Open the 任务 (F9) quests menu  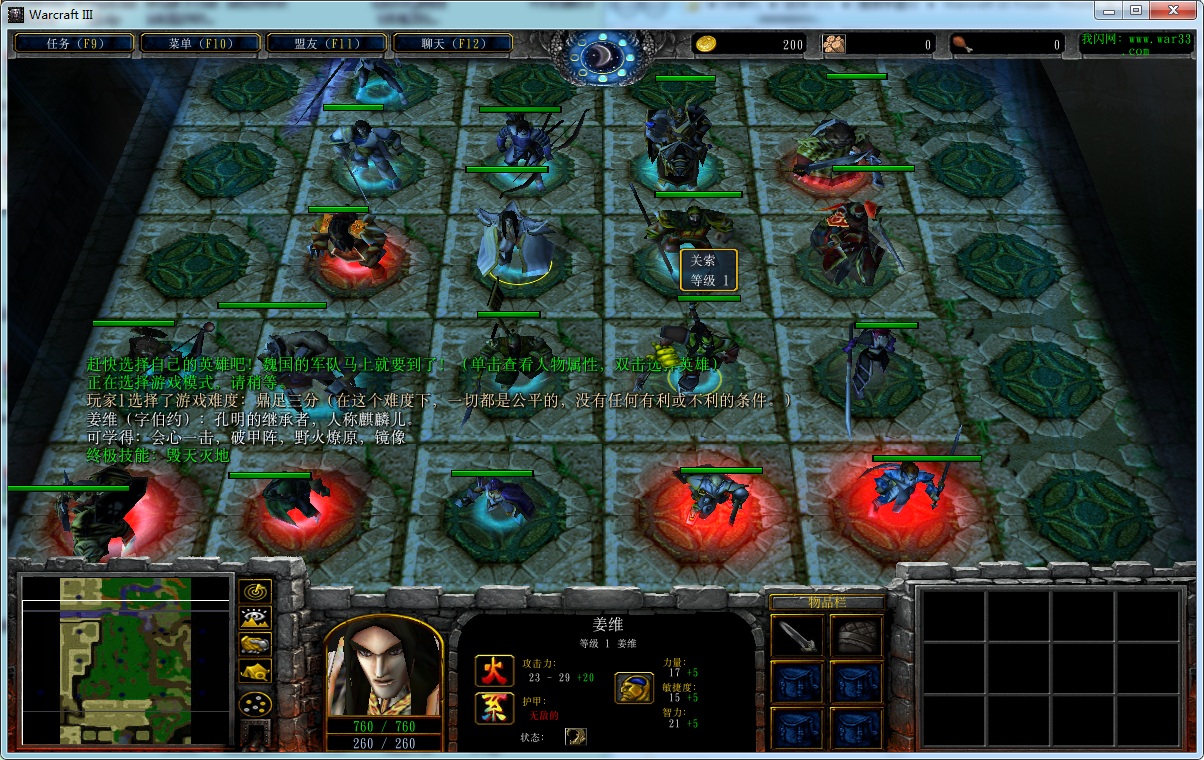click(x=74, y=43)
